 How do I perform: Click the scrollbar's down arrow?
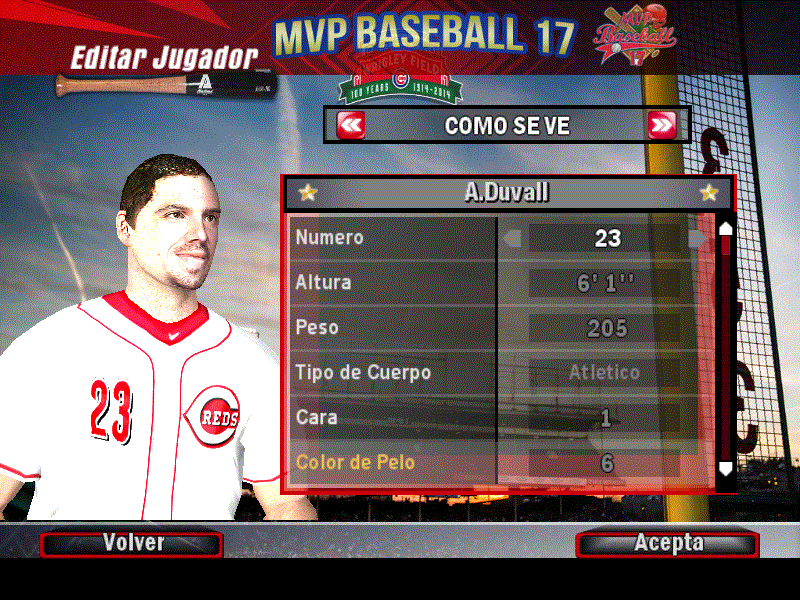point(726,467)
